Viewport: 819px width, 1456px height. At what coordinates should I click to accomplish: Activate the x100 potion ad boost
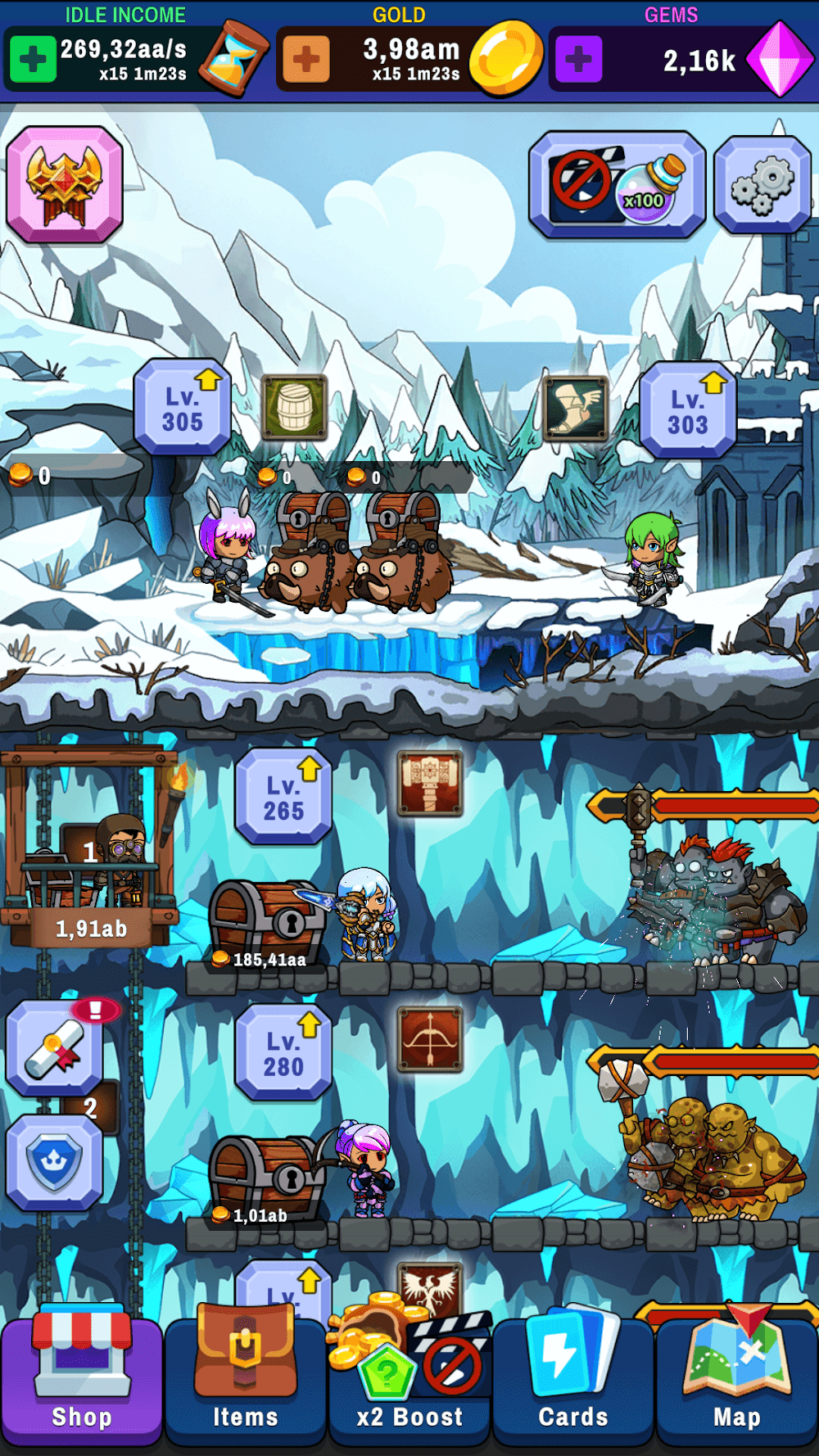coord(617,185)
